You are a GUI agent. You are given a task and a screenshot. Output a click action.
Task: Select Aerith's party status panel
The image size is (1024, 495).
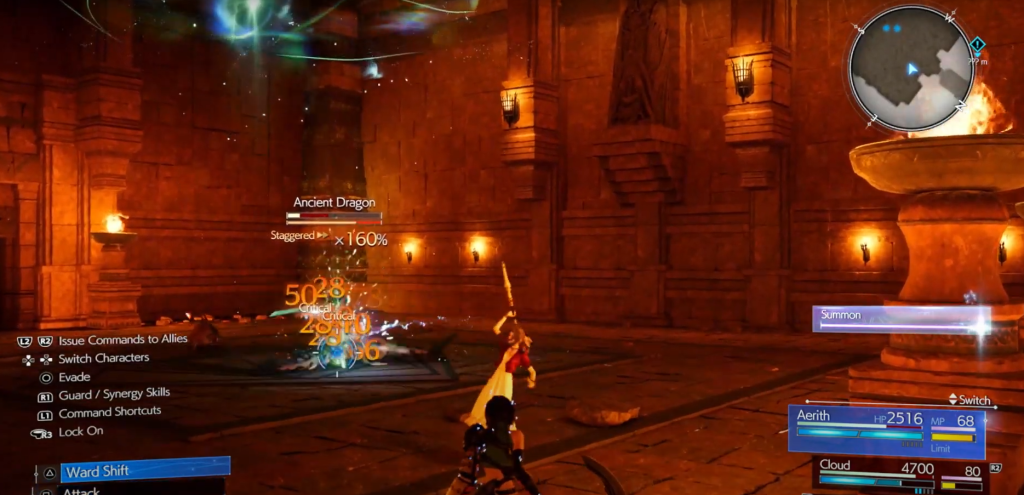point(886,430)
